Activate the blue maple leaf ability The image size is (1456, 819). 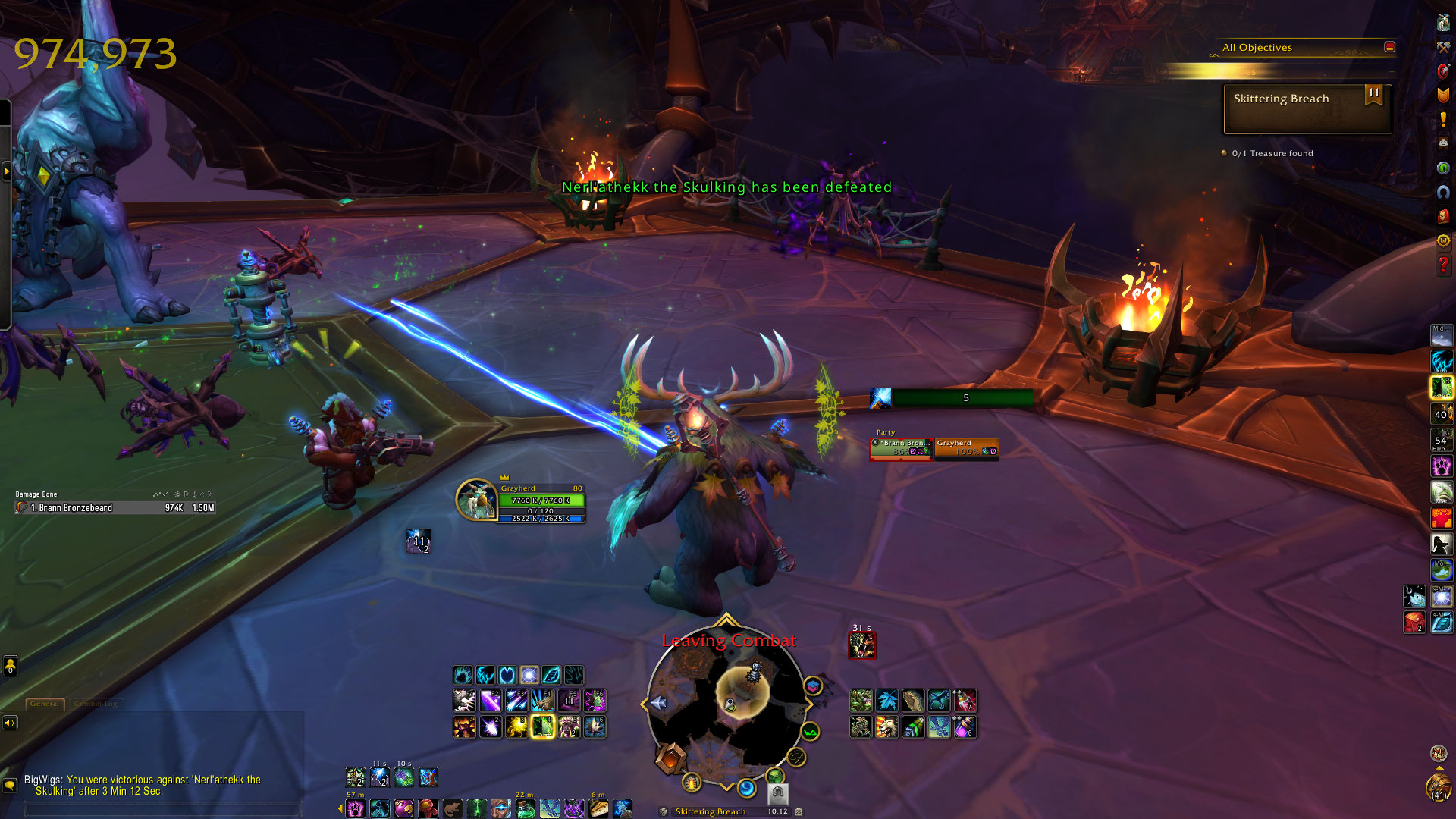(x=886, y=701)
